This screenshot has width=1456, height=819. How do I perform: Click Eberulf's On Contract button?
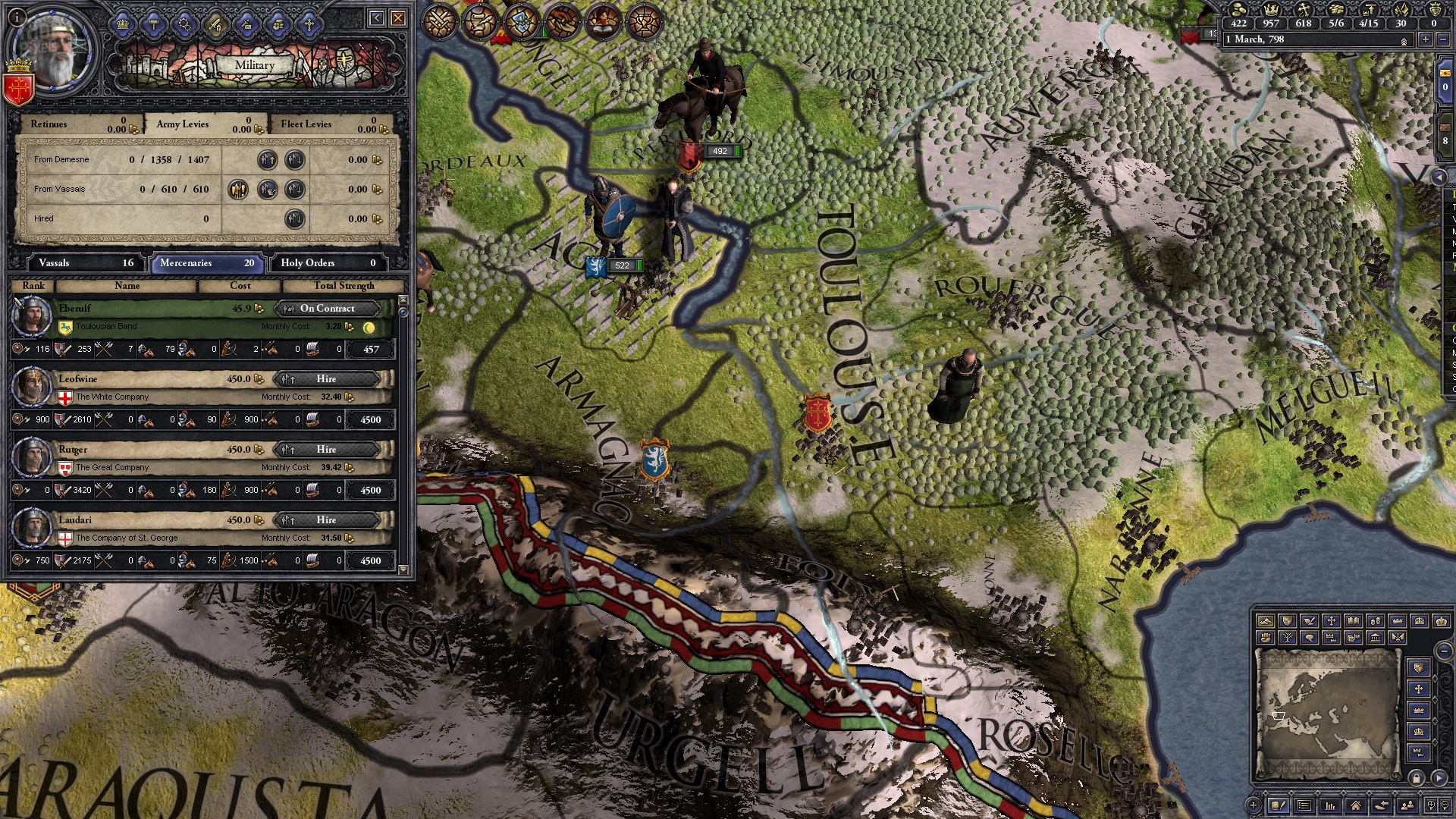coord(326,308)
